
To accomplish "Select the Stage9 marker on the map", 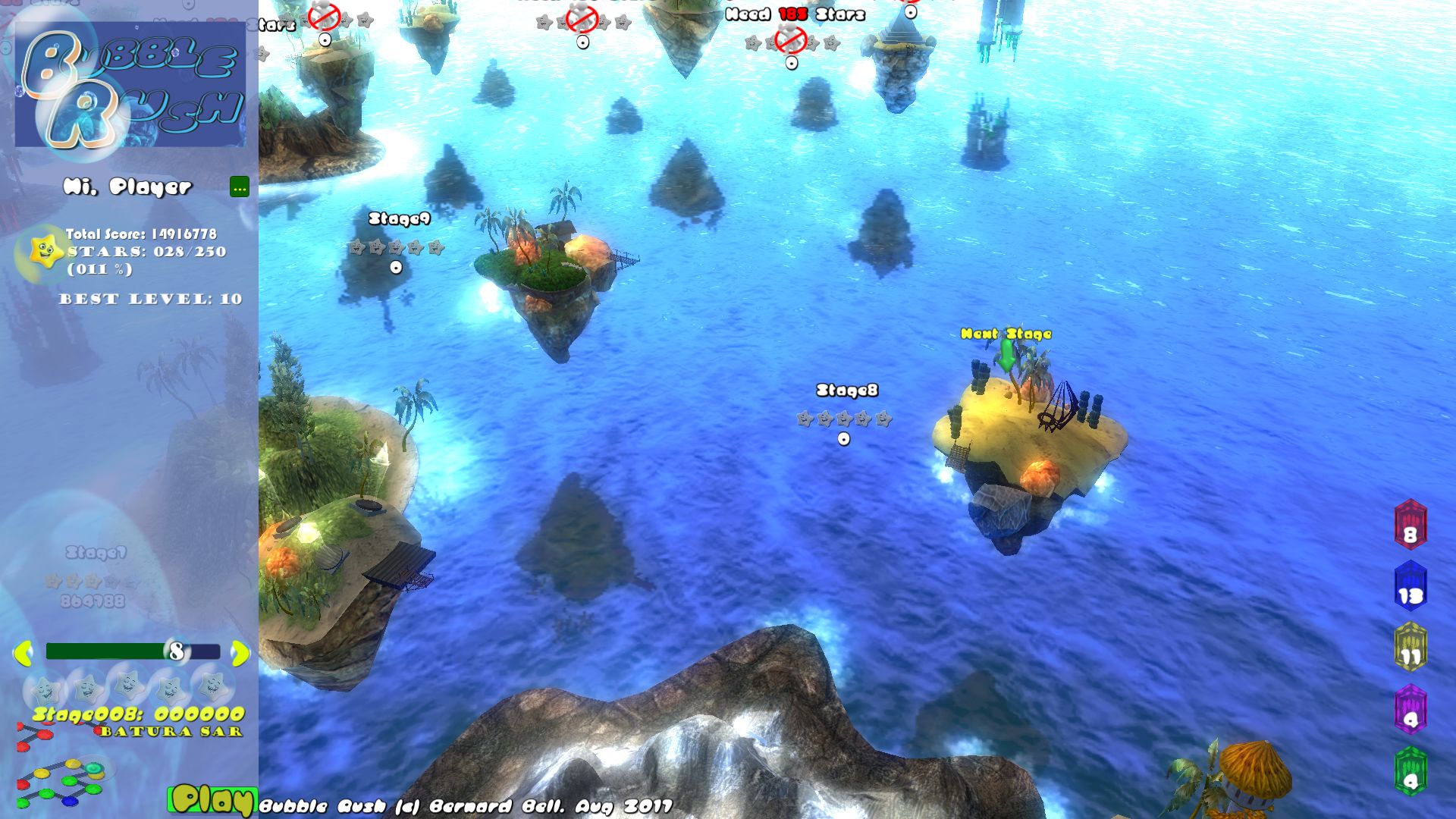I will pyautogui.click(x=396, y=268).
